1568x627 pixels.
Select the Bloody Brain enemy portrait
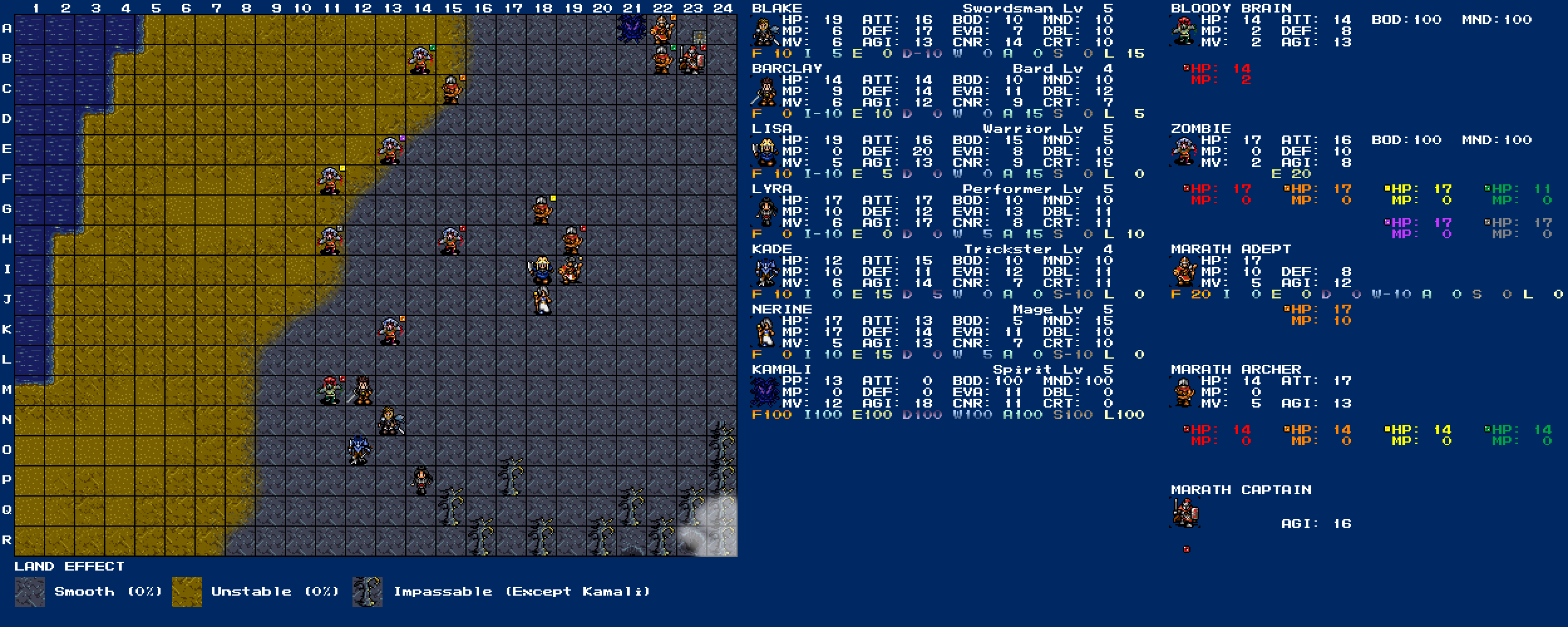[1184, 31]
